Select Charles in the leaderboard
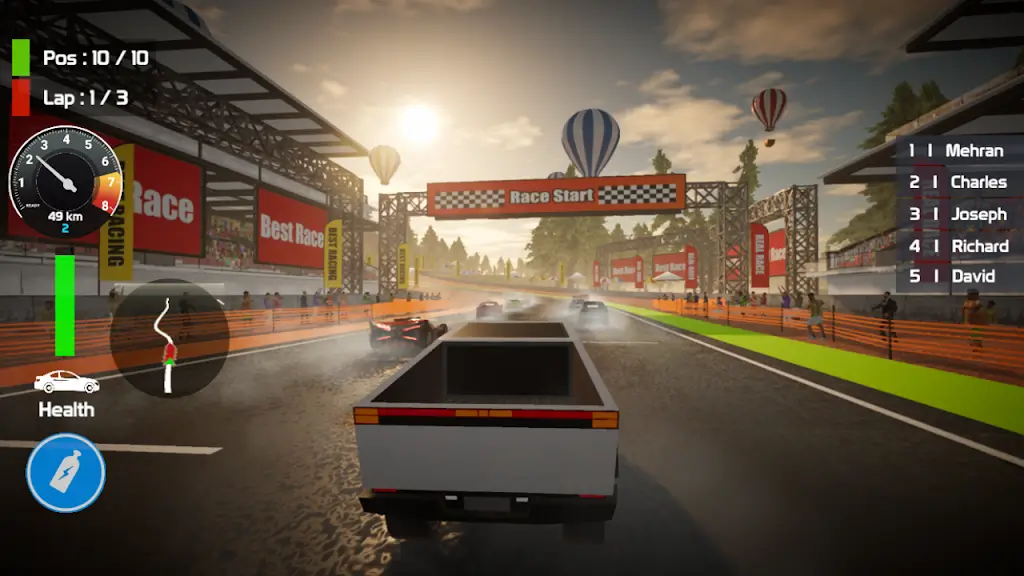 tap(958, 182)
